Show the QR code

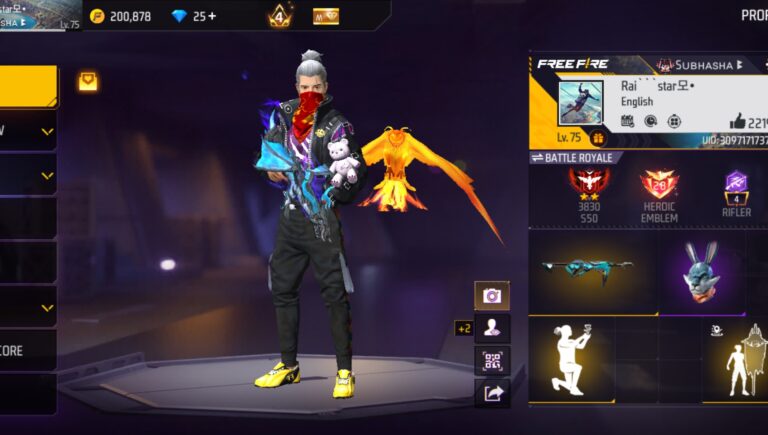(492, 360)
